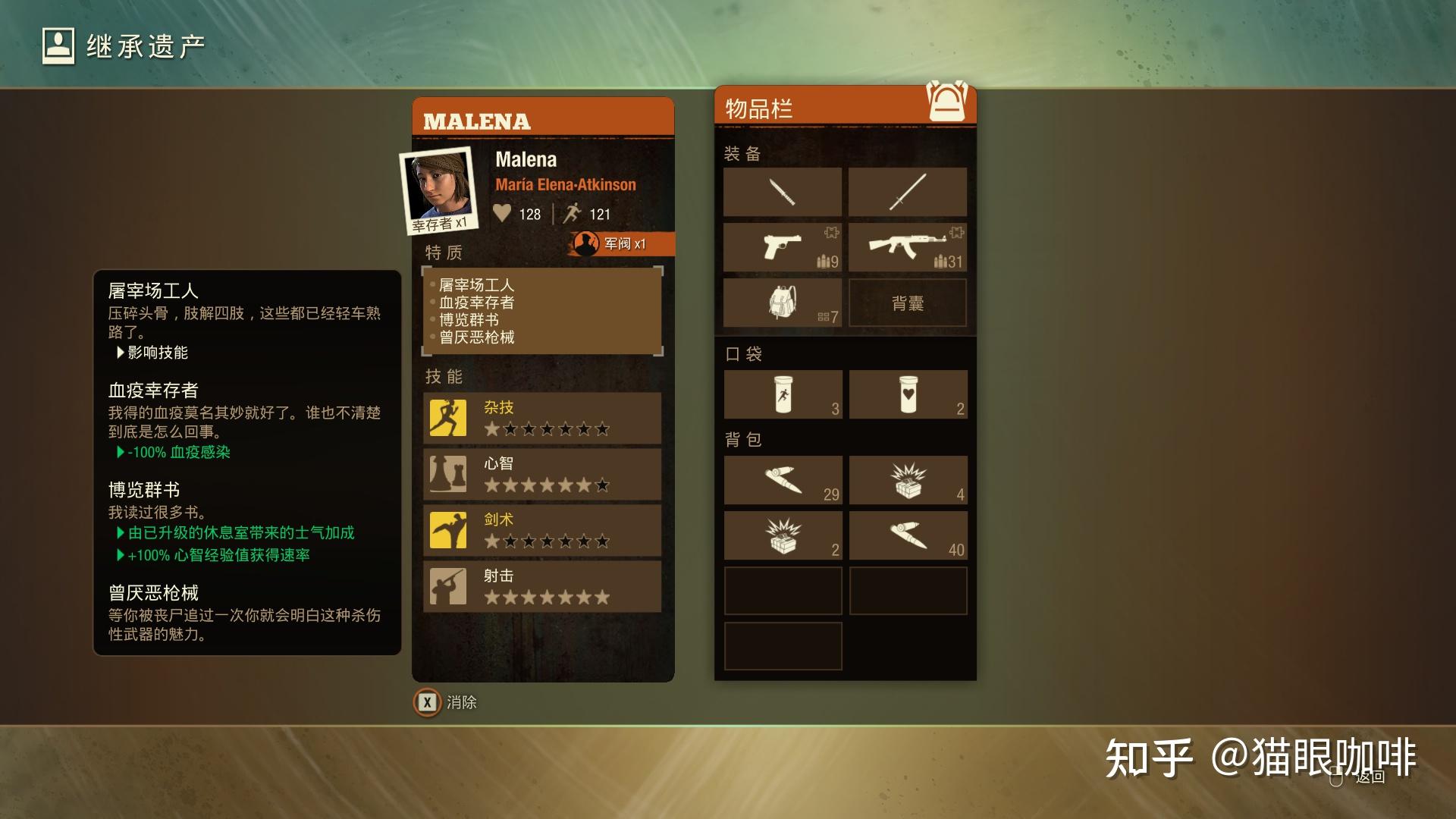This screenshot has height=819, width=1456.
Task: Select the knife equipment slot
Action: (x=783, y=192)
